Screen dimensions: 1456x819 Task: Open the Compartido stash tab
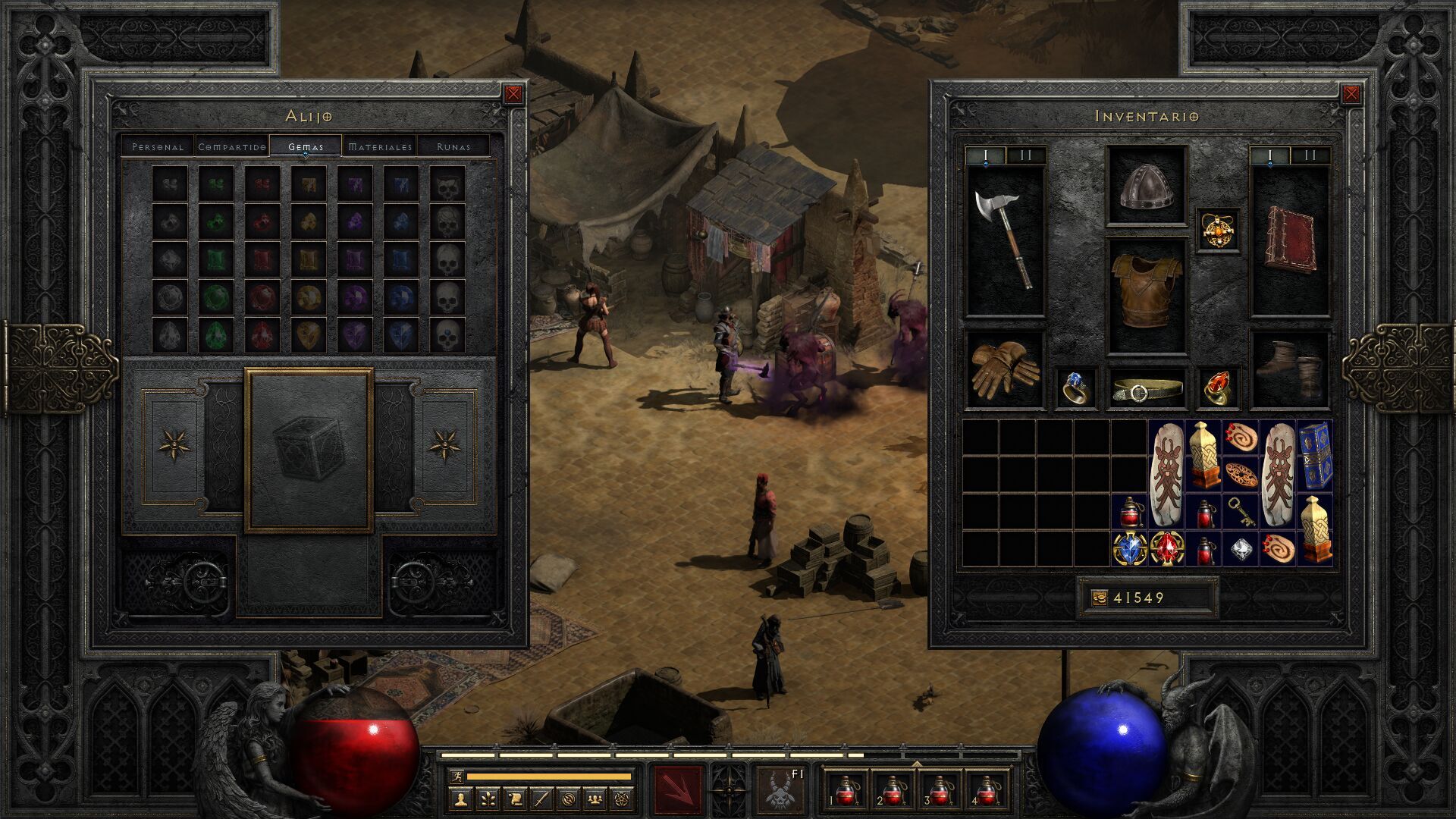coord(232,146)
